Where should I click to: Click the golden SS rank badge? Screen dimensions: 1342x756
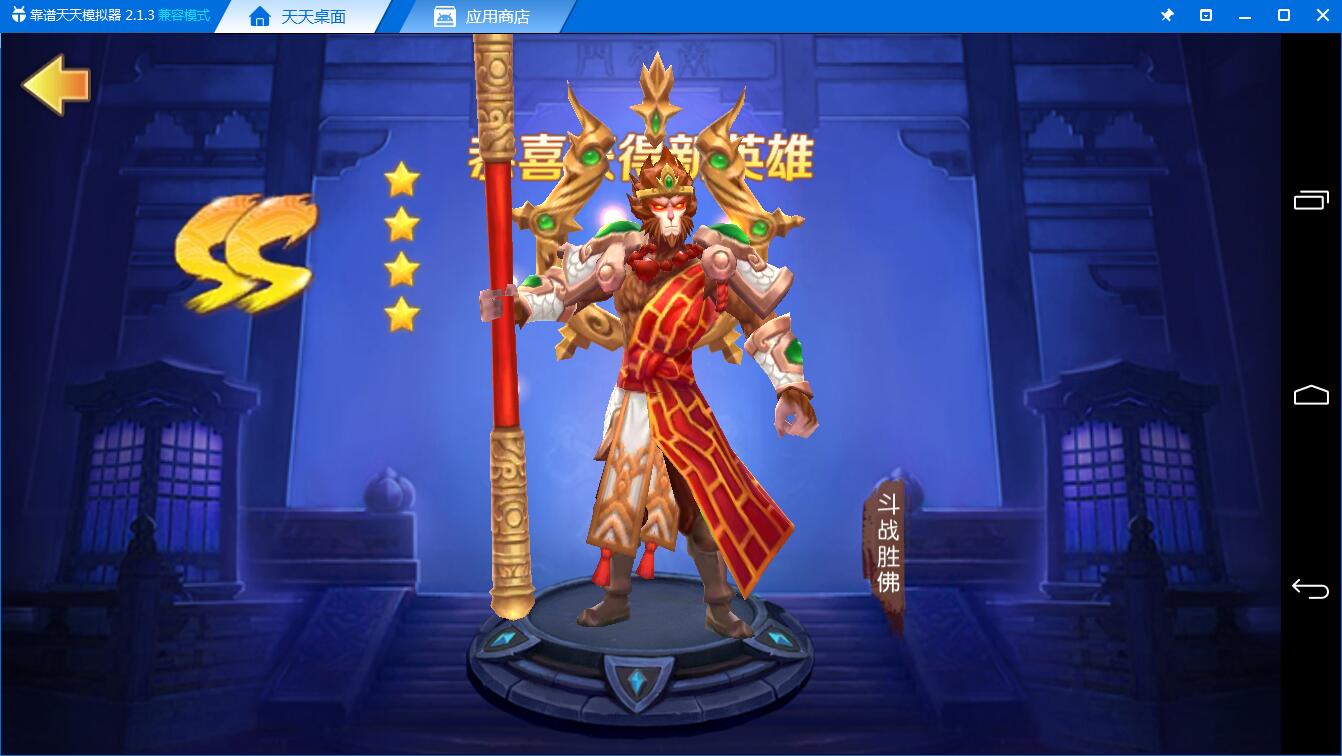click(x=243, y=253)
